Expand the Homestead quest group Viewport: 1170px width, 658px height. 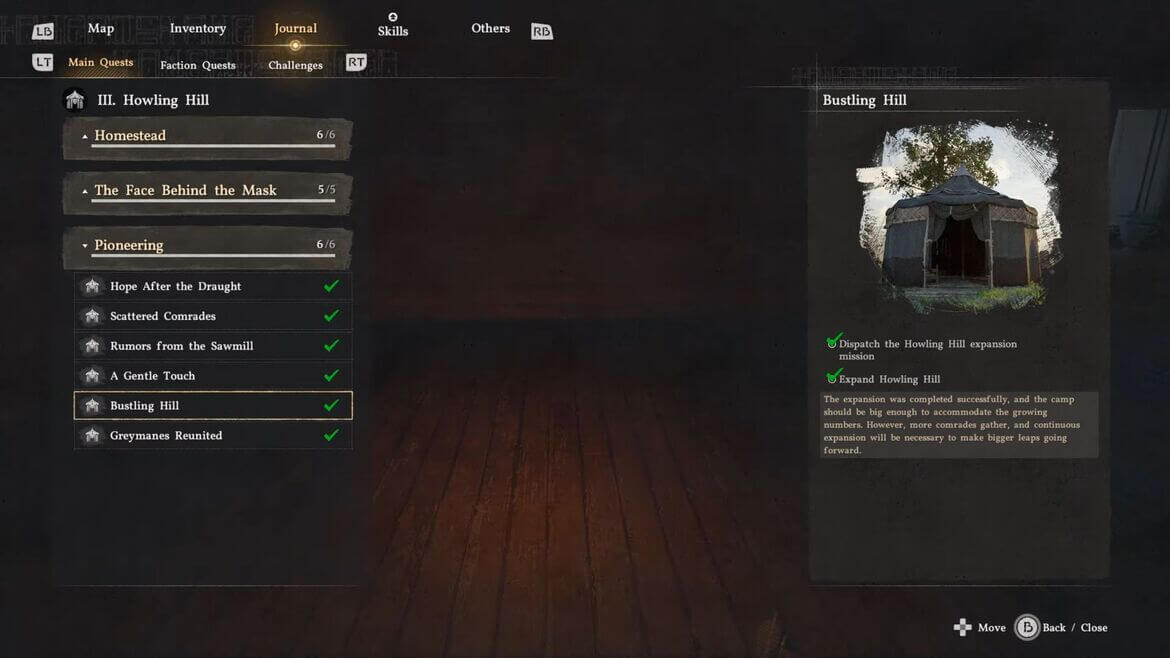(208, 136)
